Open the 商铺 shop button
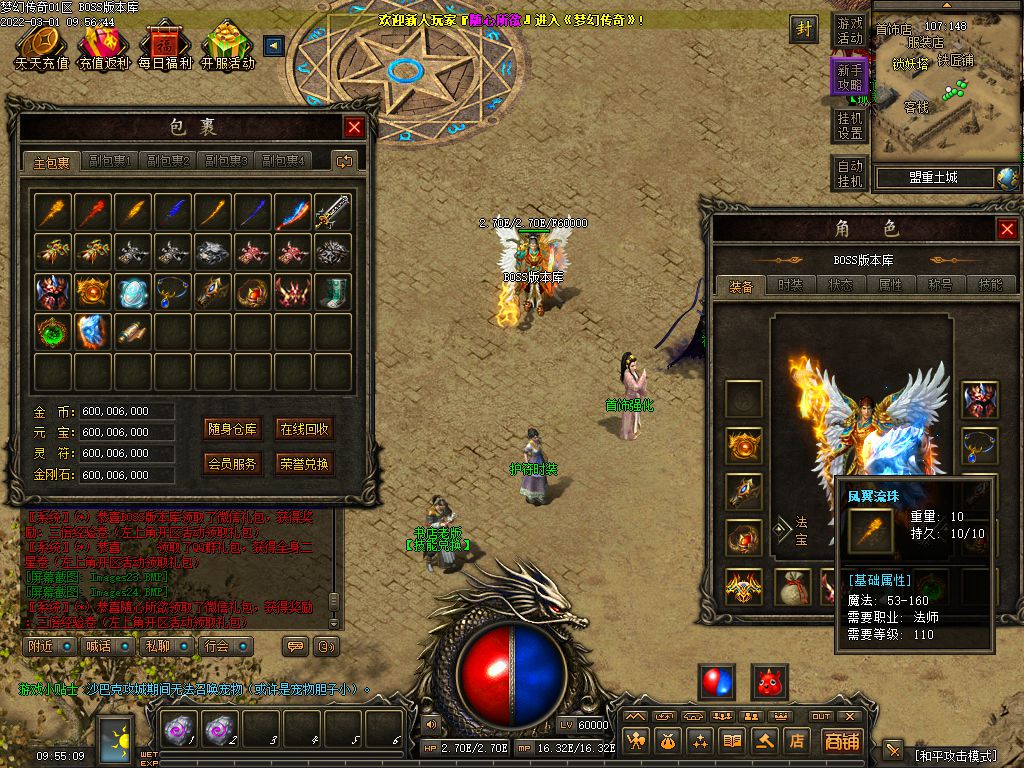Viewport: 1024px width, 768px height. click(842, 741)
